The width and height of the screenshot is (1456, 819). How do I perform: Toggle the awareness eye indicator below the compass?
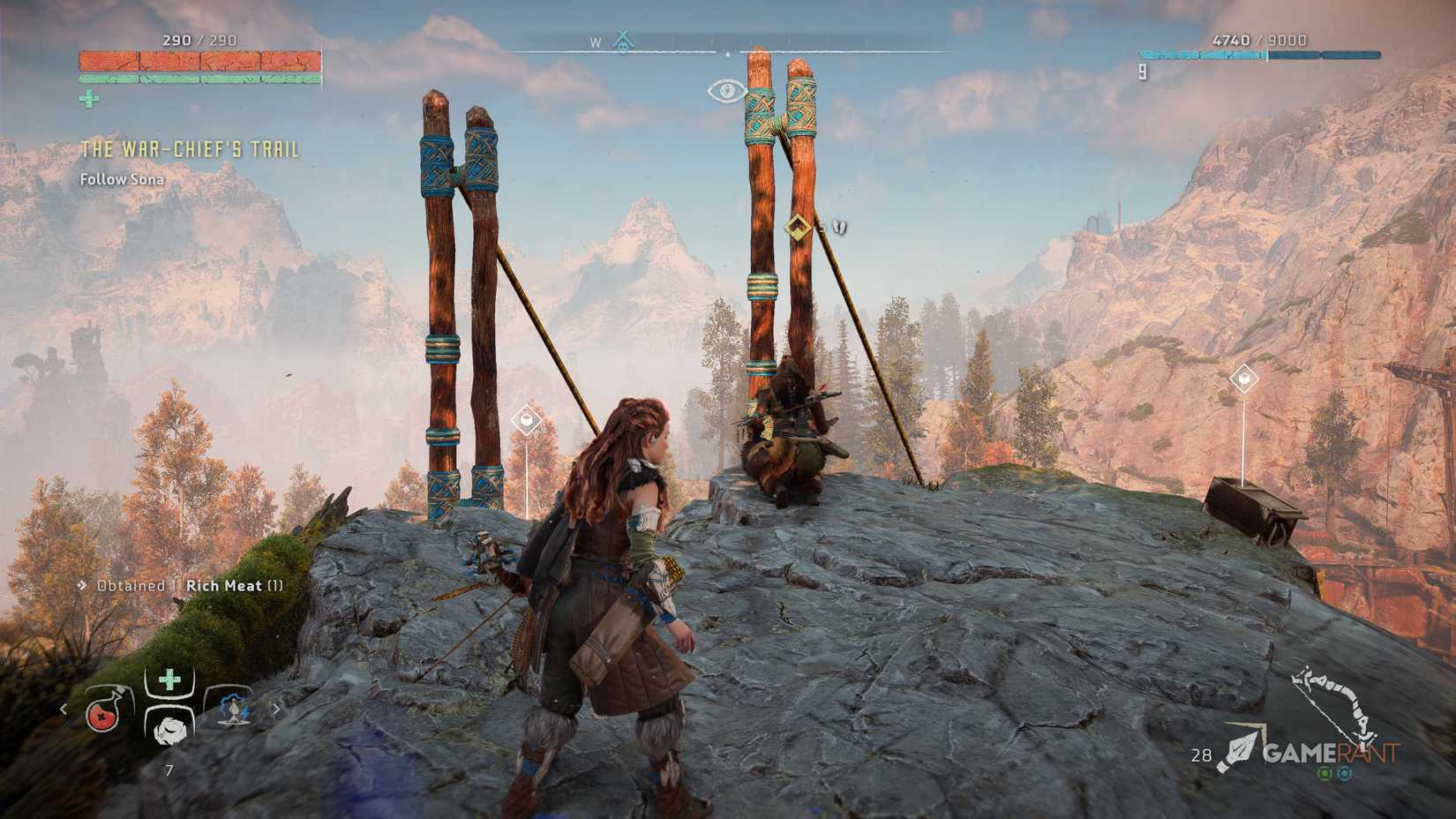coord(725,91)
